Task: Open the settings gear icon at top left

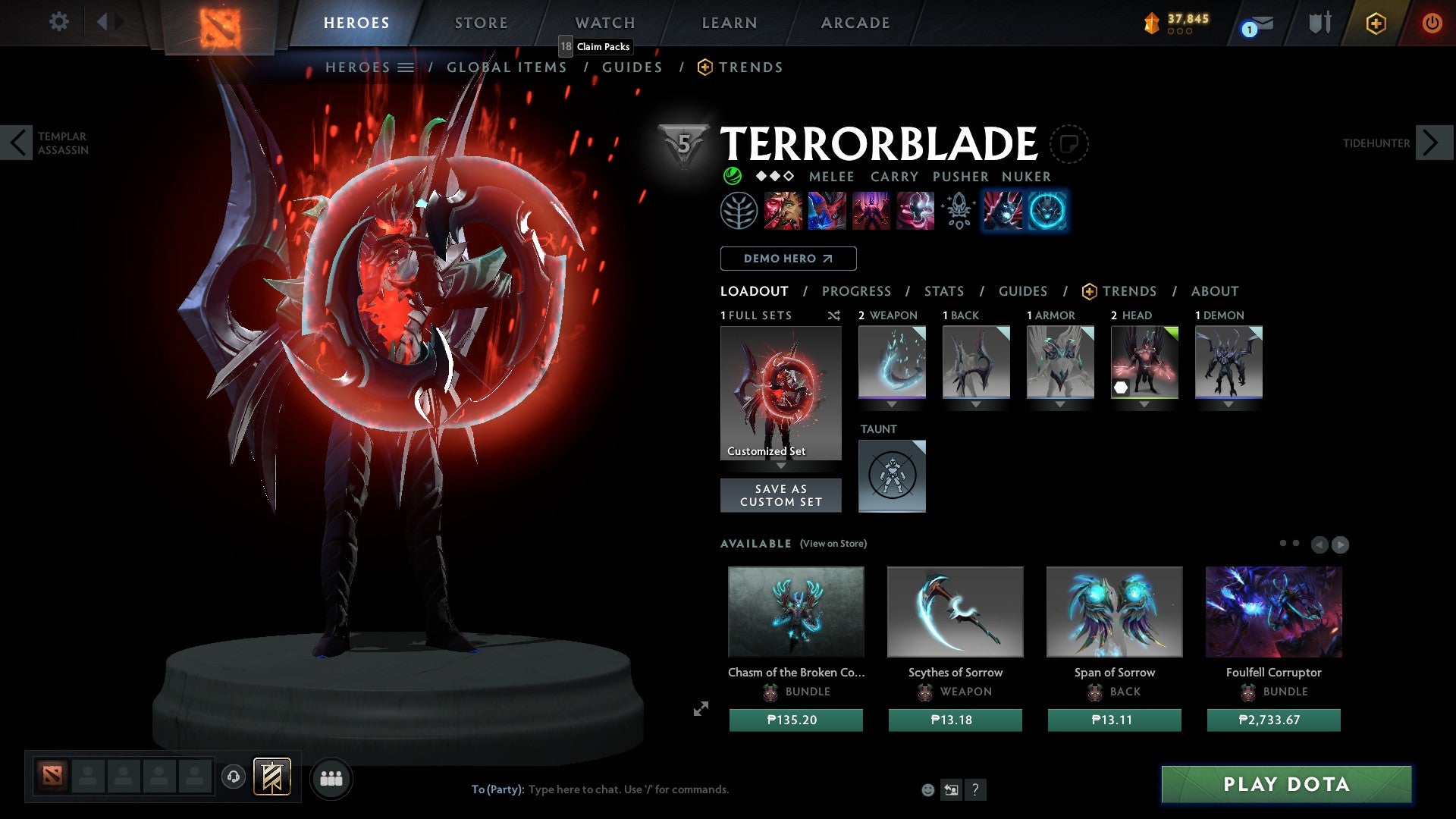Action: coord(58,21)
